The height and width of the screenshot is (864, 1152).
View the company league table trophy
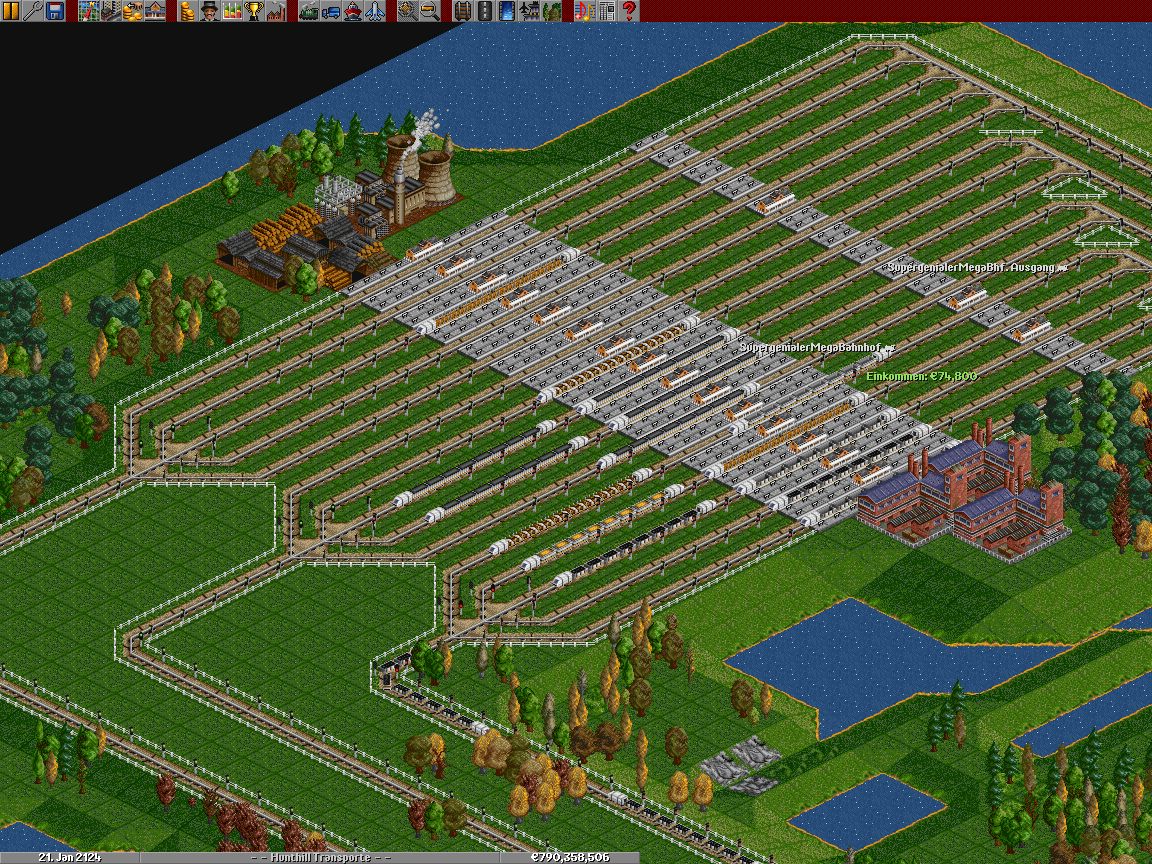253,11
